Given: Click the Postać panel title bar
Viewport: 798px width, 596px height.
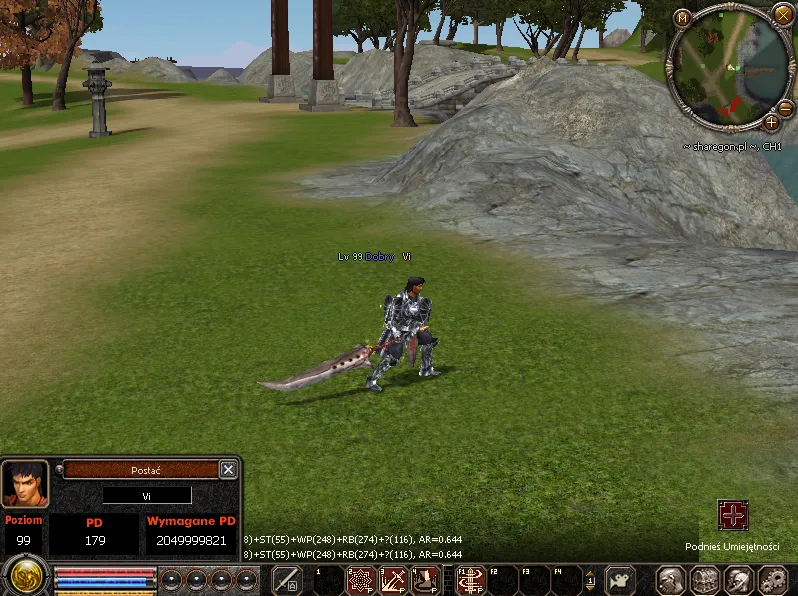Looking at the screenshot, I should point(140,469).
